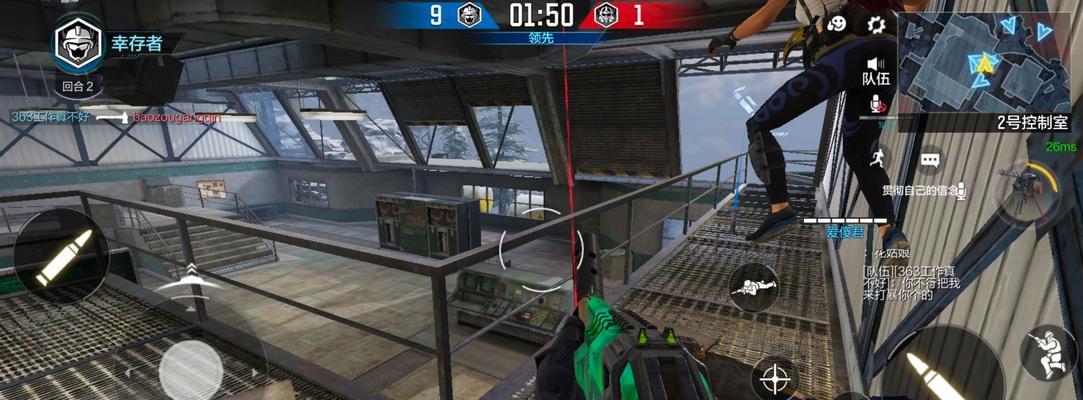Tap the running figure sprint icon
Image resolution: width=1083 pixels, height=400 pixels.
(878, 158)
